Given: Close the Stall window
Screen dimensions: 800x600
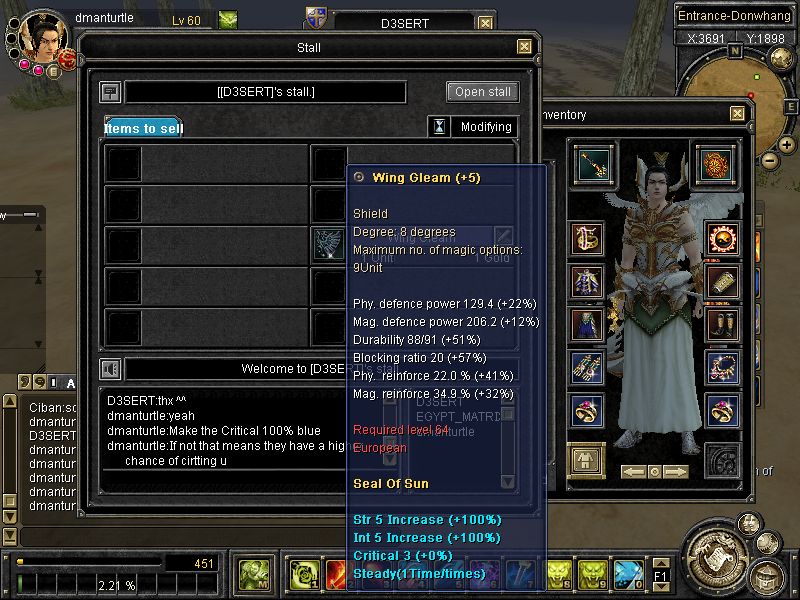Looking at the screenshot, I should point(524,47).
